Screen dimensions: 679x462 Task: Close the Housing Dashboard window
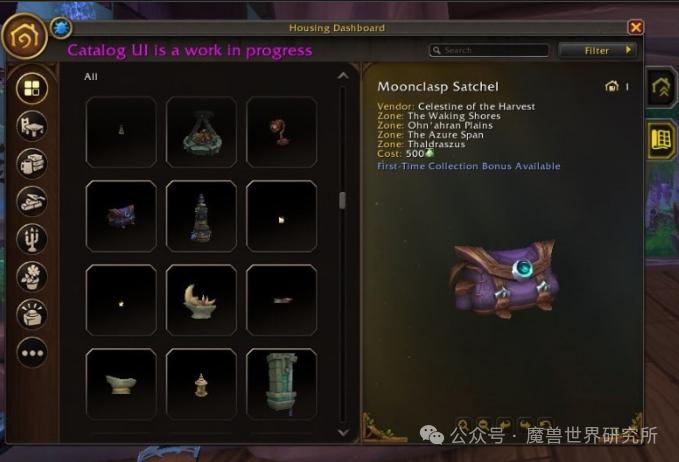[x=635, y=28]
